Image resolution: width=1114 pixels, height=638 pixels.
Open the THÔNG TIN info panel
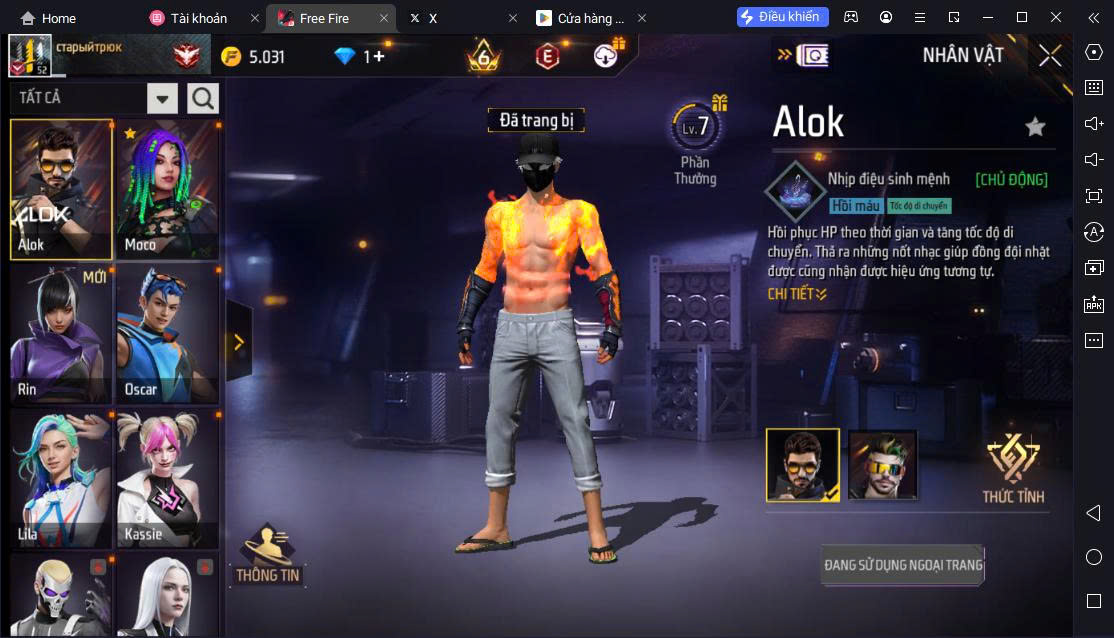268,555
